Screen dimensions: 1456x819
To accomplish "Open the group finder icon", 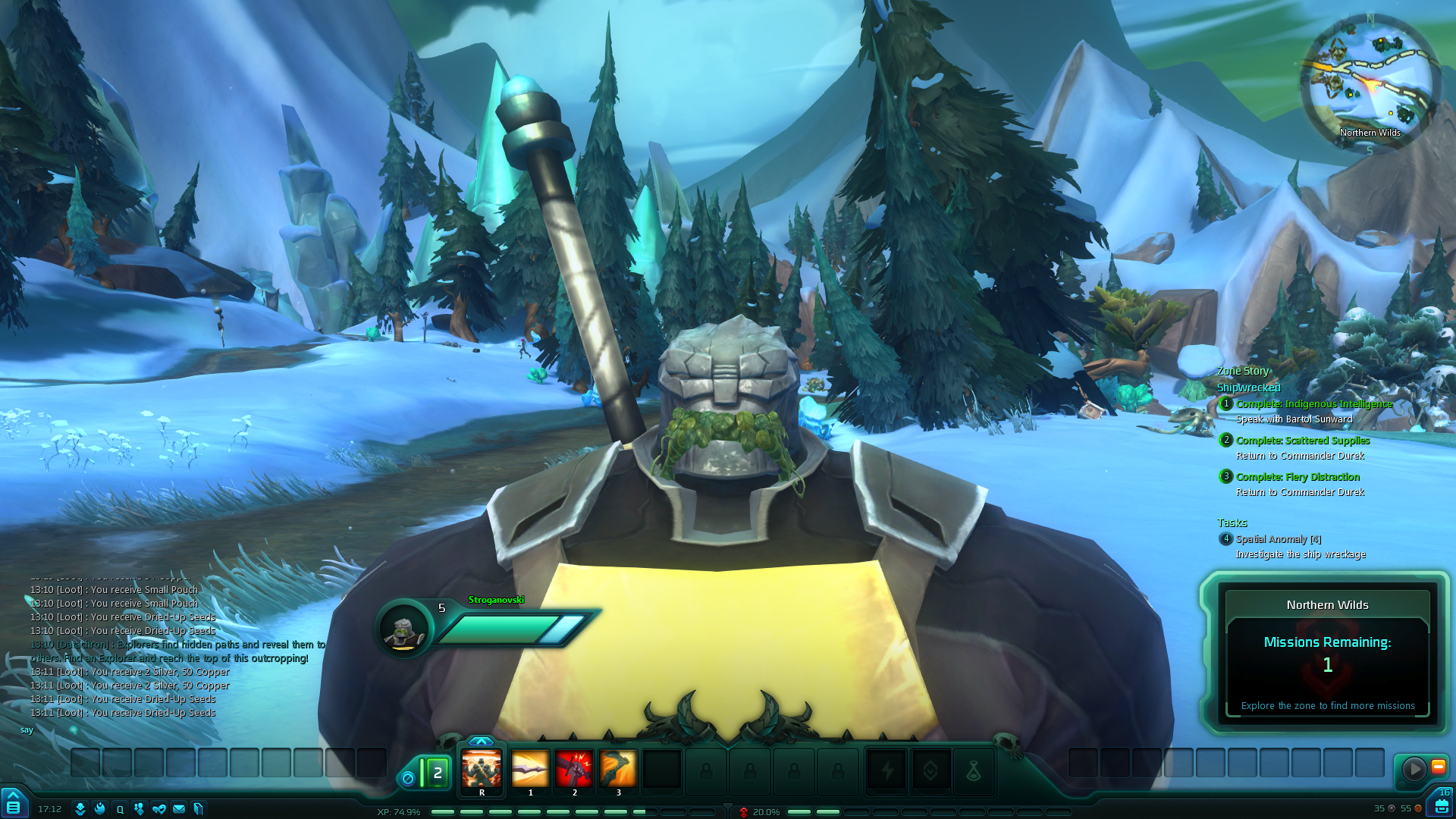I will click(139, 809).
